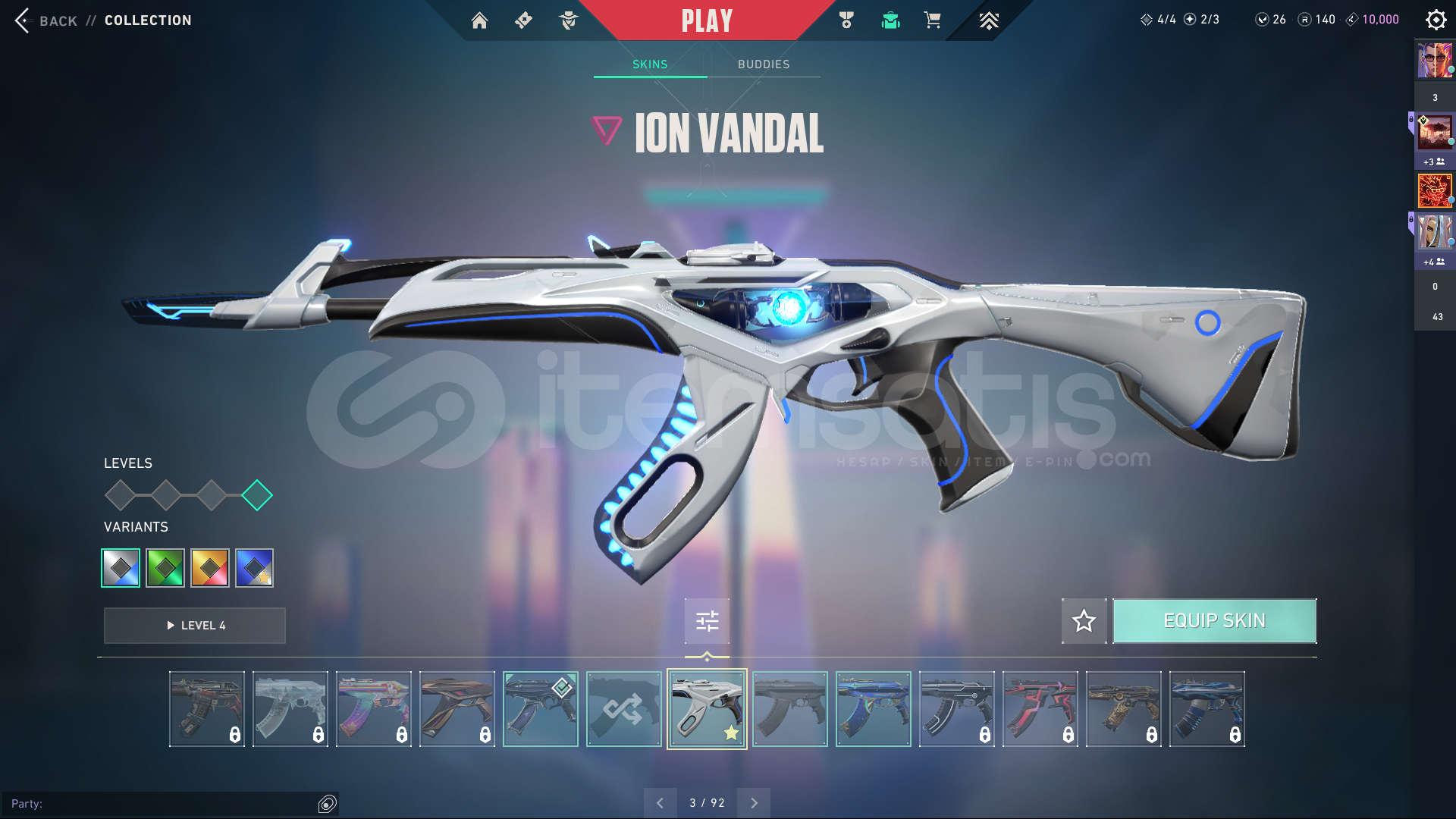Favorite this skin with the star button
Screen dimensions: 1456x819
click(x=1084, y=621)
